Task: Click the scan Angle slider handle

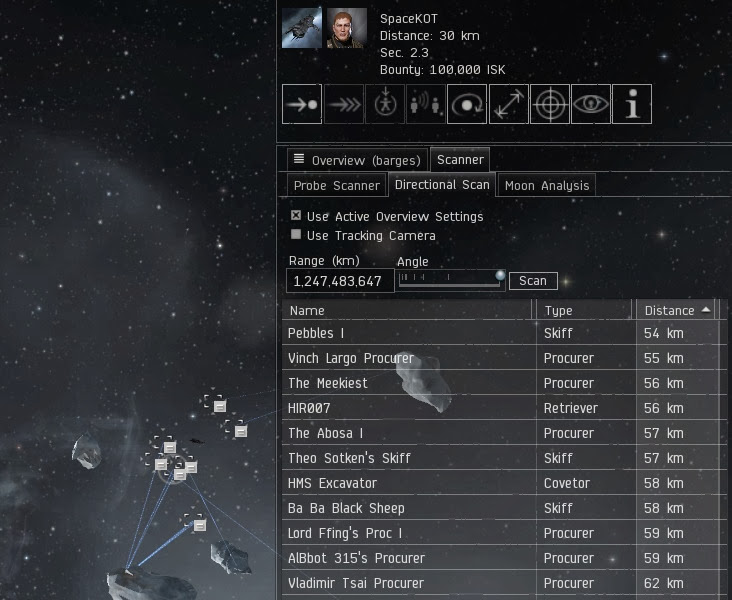Action: [x=500, y=276]
